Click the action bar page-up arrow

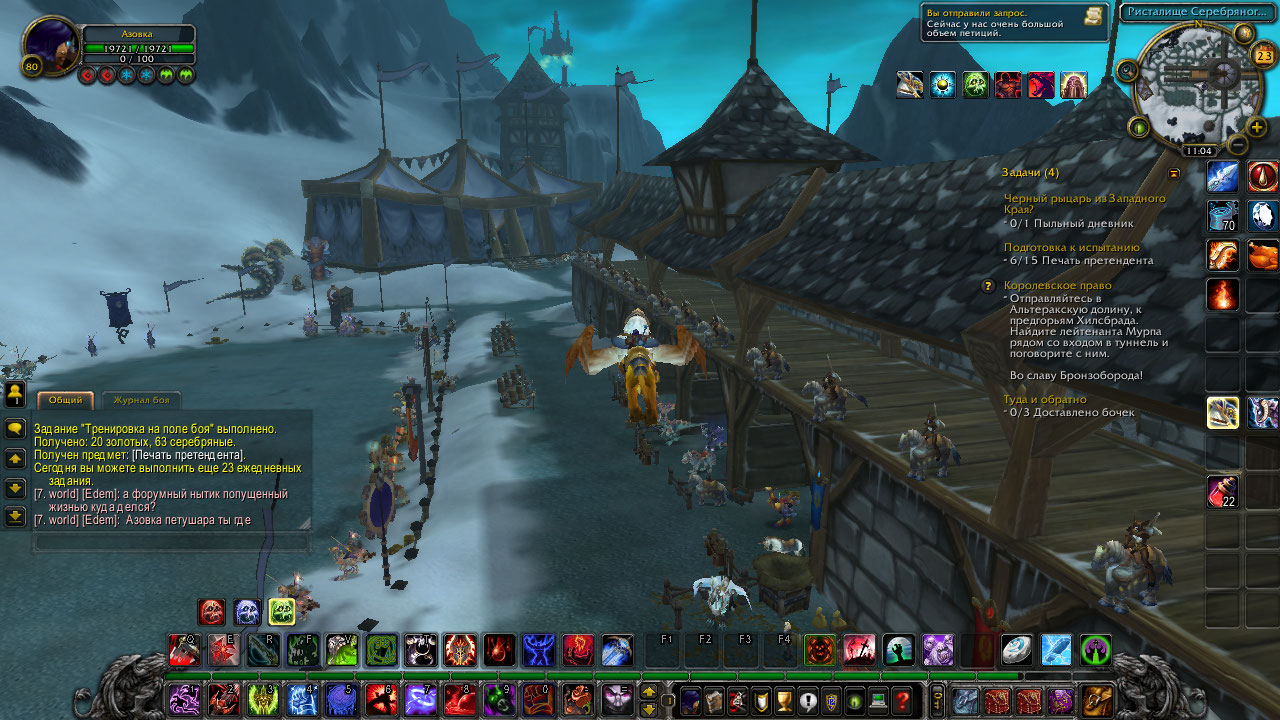[x=649, y=691]
